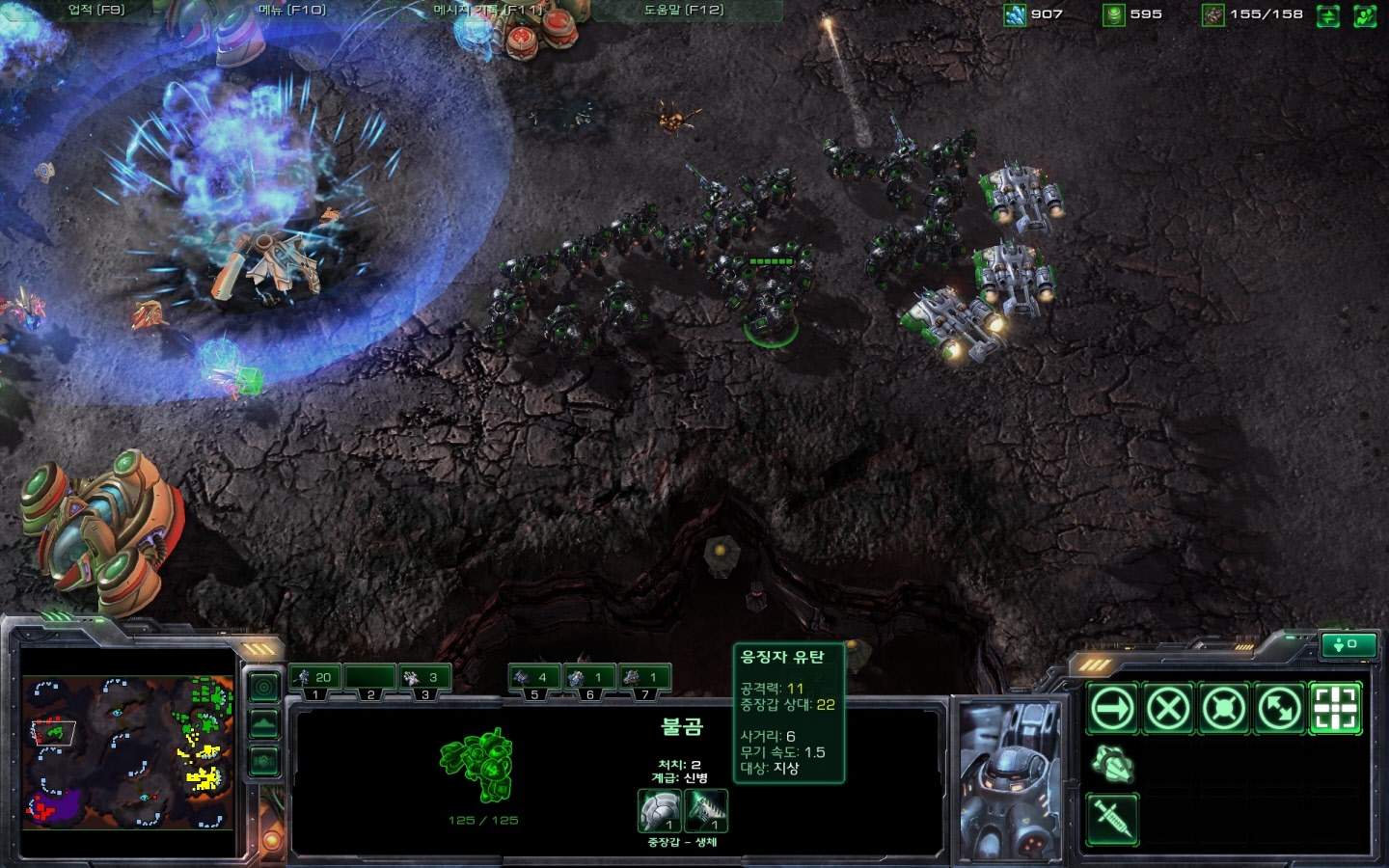Use the Stimpack syringe ability
The width and height of the screenshot is (1389, 868).
tap(1112, 820)
